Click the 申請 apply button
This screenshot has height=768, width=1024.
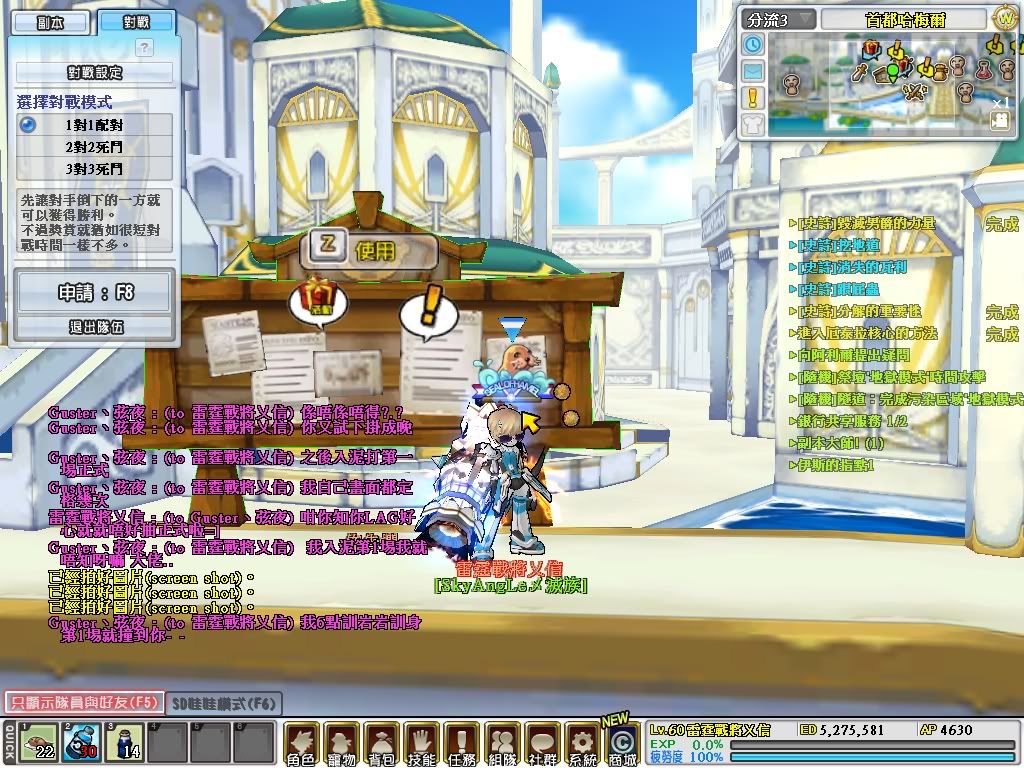point(94,294)
